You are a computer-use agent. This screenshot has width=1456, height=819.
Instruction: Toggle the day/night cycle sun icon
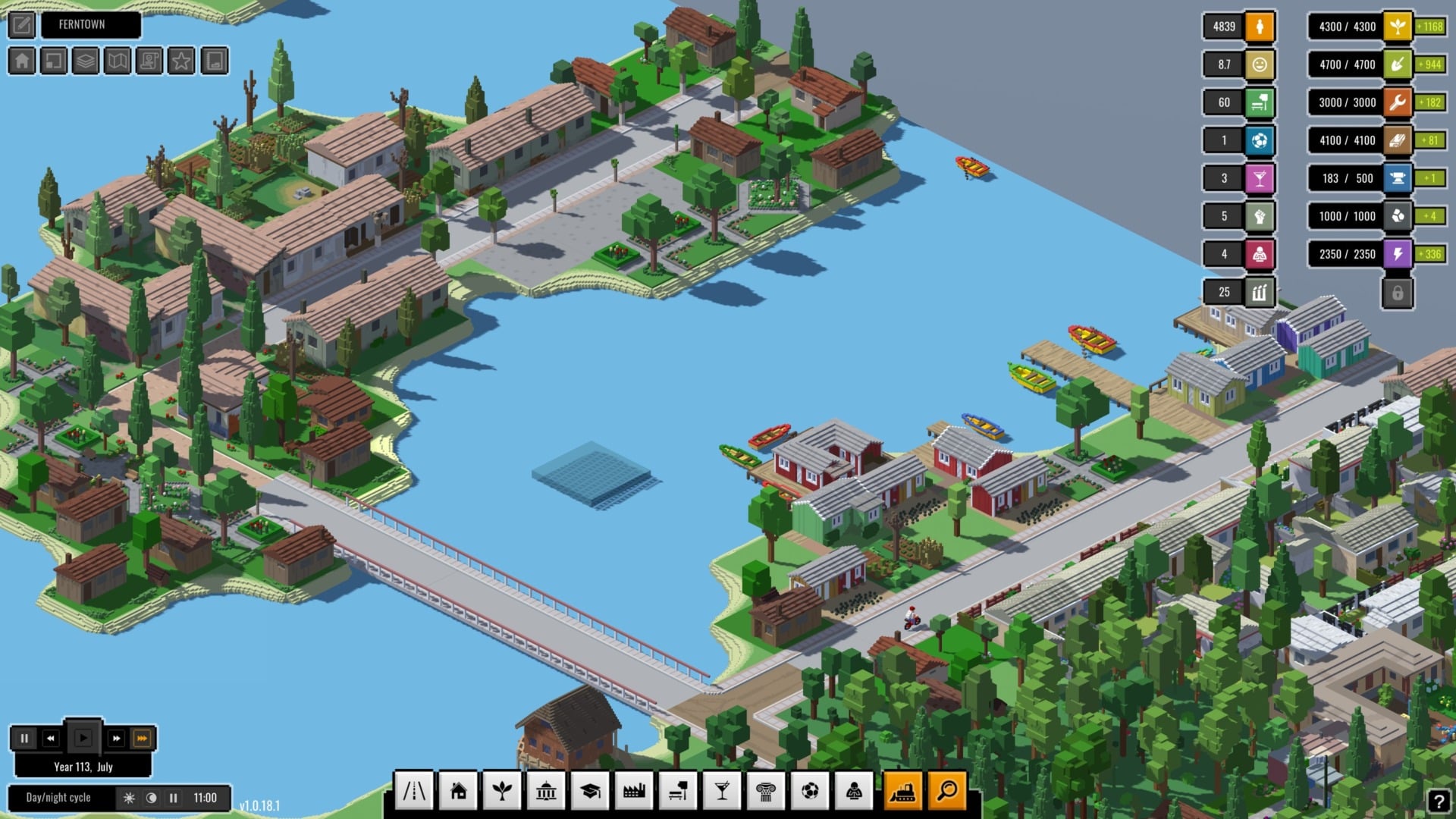click(130, 797)
